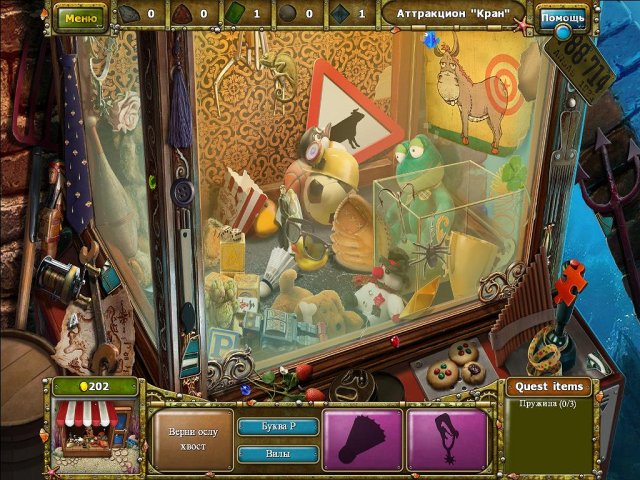Choose the 'Буква Р' item label
The height and width of the screenshot is (480, 640).
coord(277,426)
